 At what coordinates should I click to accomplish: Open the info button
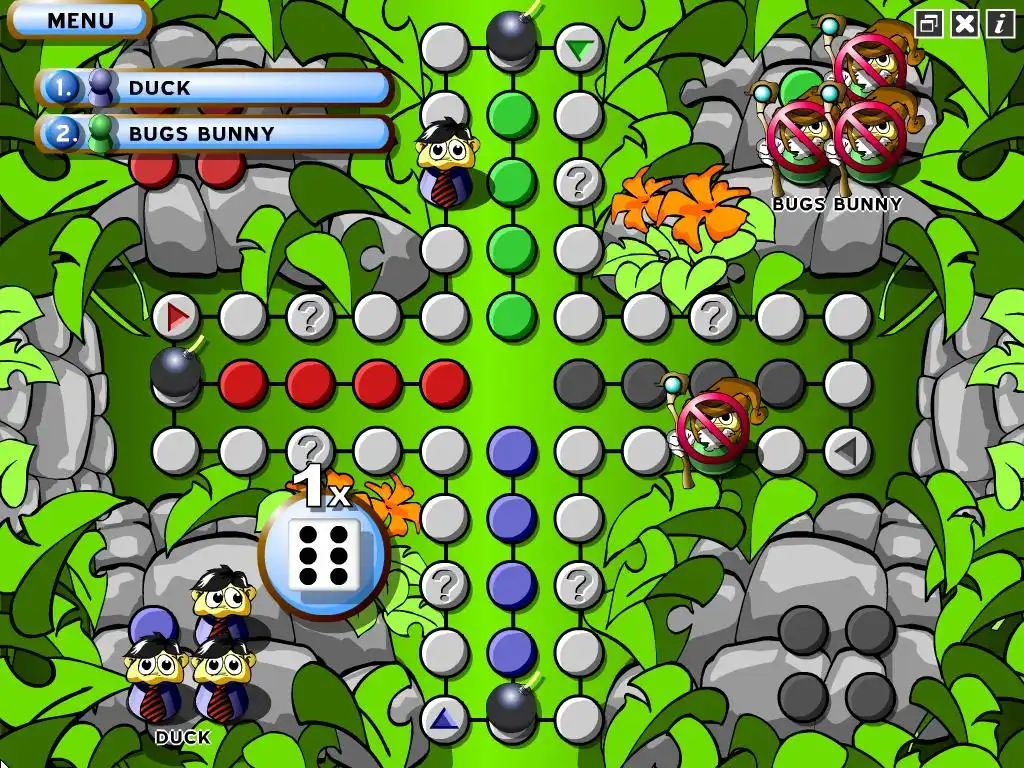click(1000, 24)
